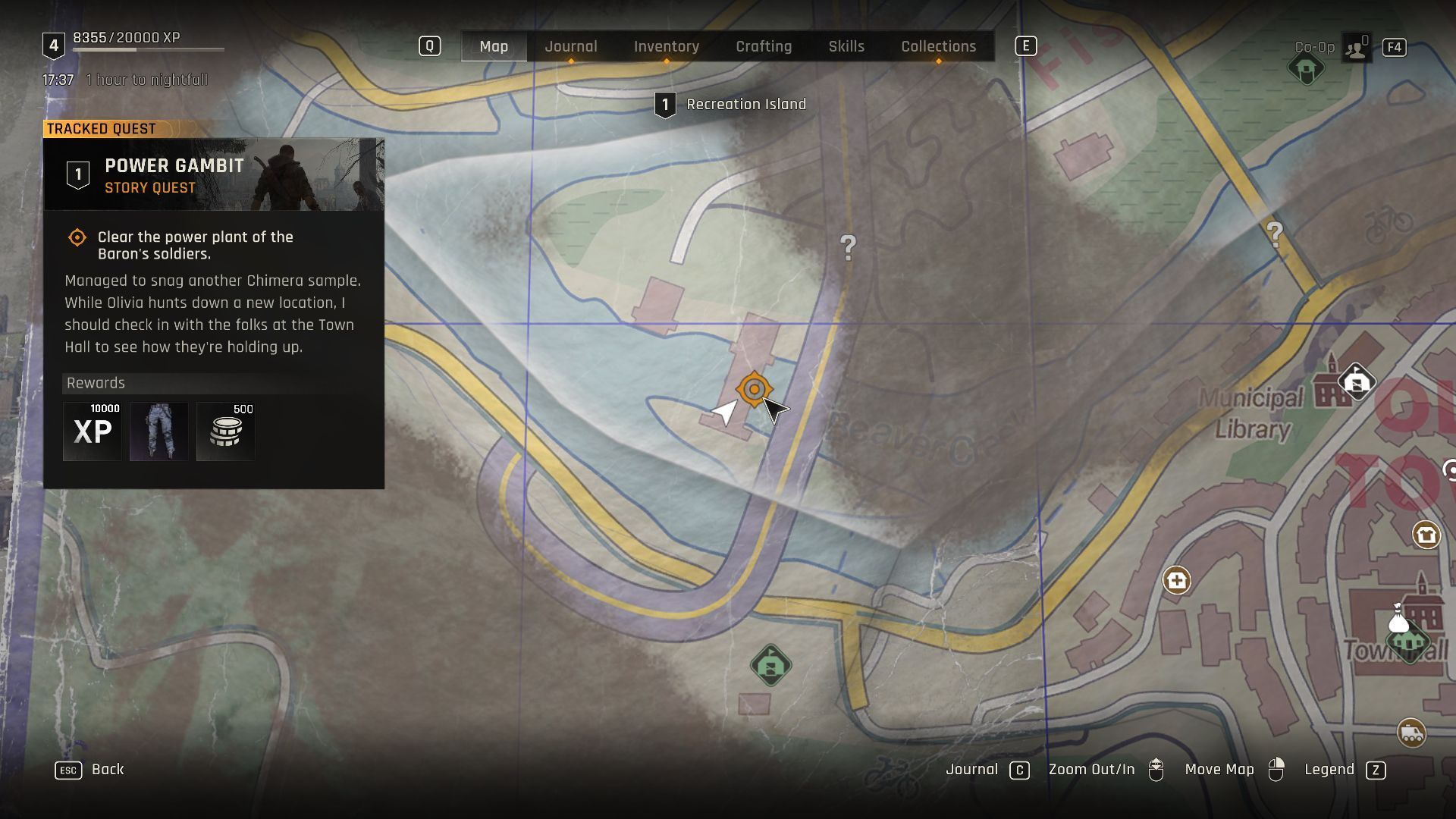
Task: Open the Inventory tab
Action: [x=666, y=46]
